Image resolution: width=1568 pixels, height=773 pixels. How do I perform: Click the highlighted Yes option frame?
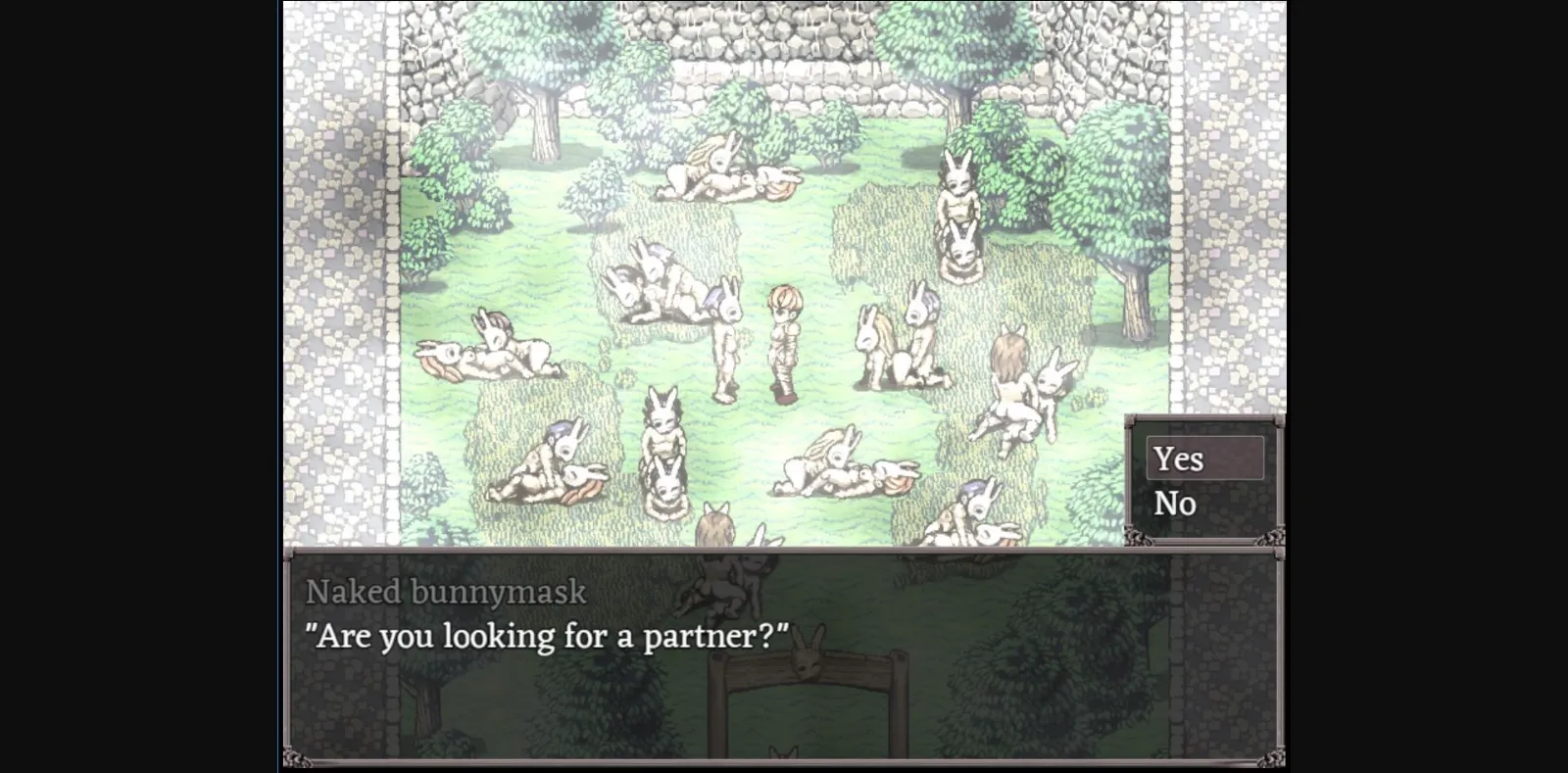tap(1204, 459)
